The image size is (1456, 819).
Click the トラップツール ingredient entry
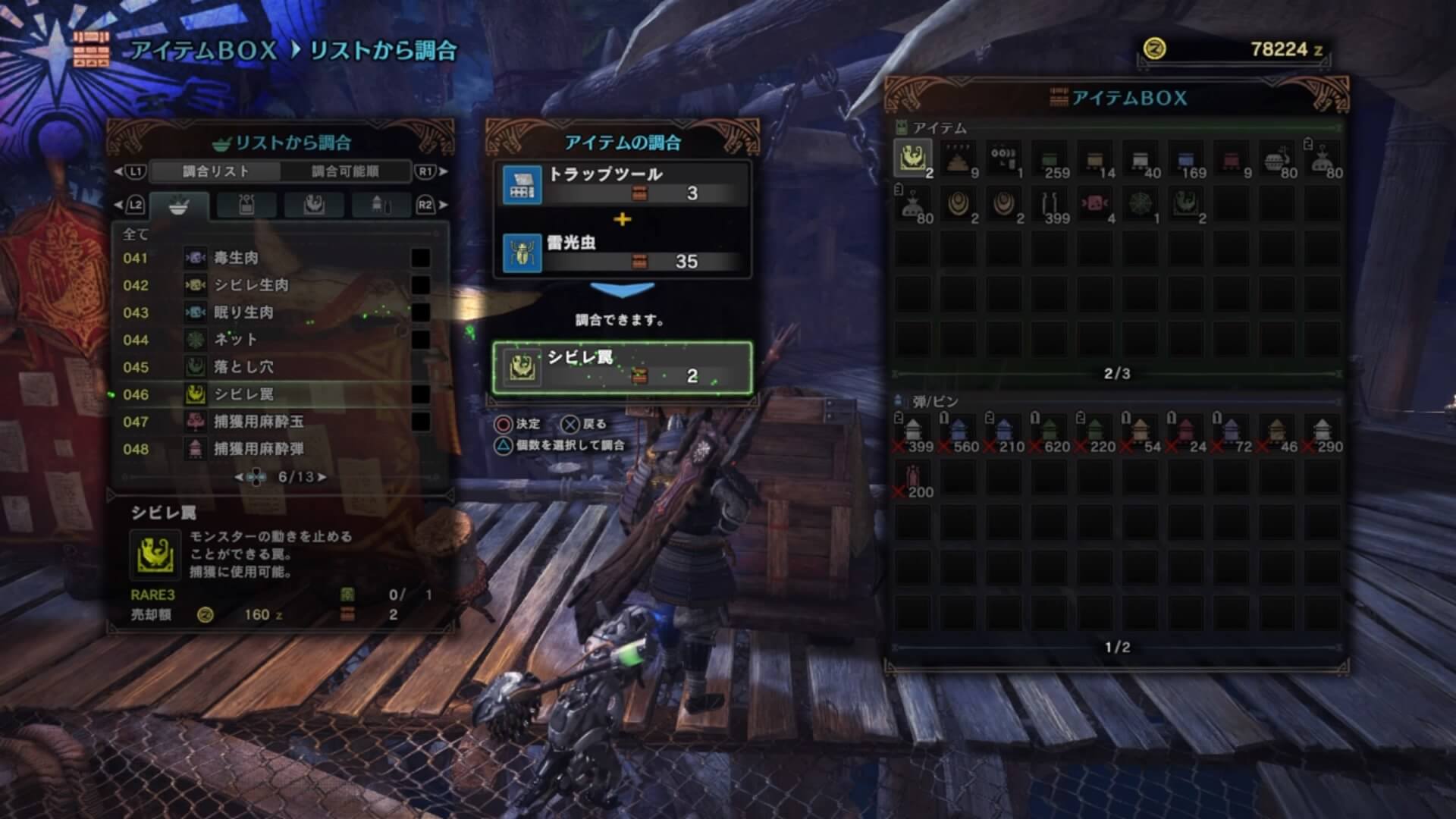[622, 184]
